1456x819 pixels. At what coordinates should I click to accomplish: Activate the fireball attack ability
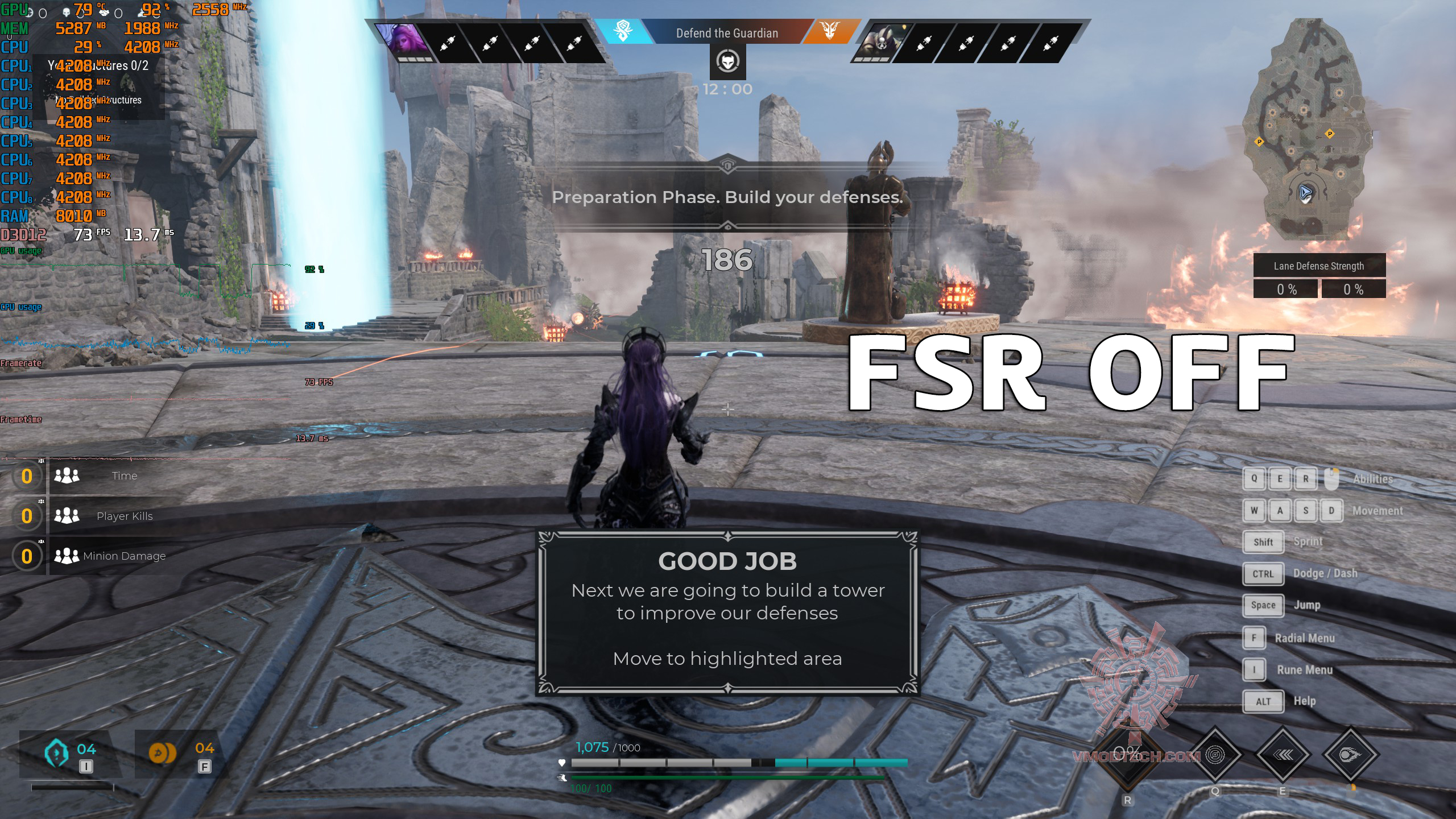point(1350,755)
